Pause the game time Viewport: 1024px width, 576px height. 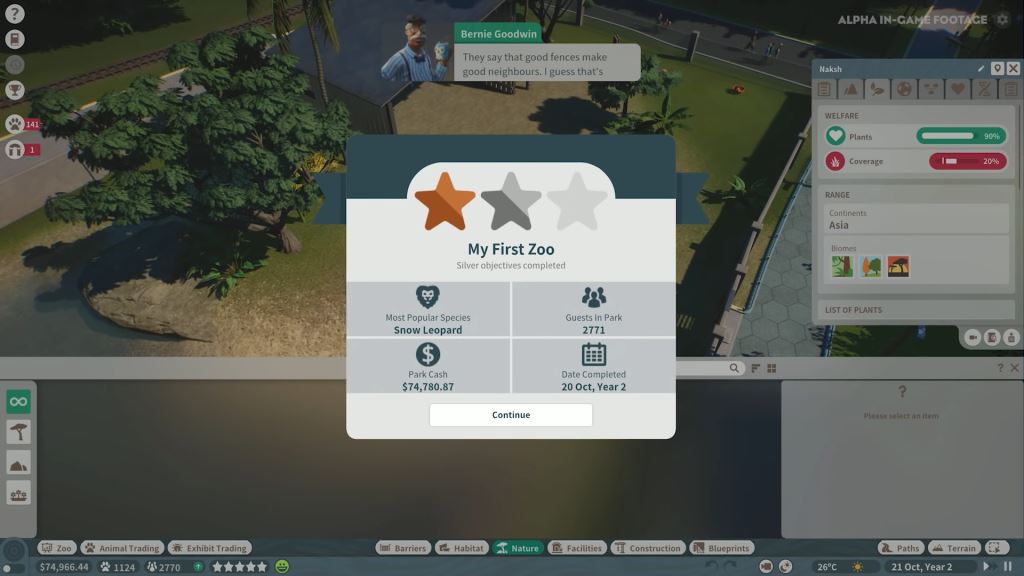coord(1008,567)
